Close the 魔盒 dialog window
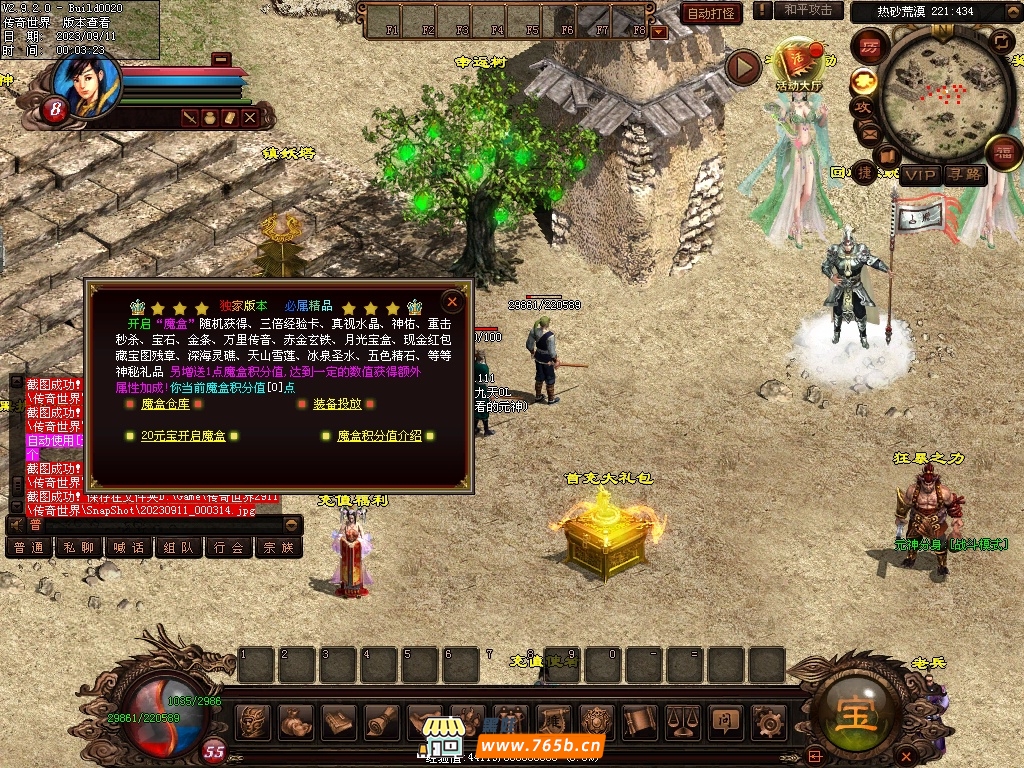 coord(453,301)
